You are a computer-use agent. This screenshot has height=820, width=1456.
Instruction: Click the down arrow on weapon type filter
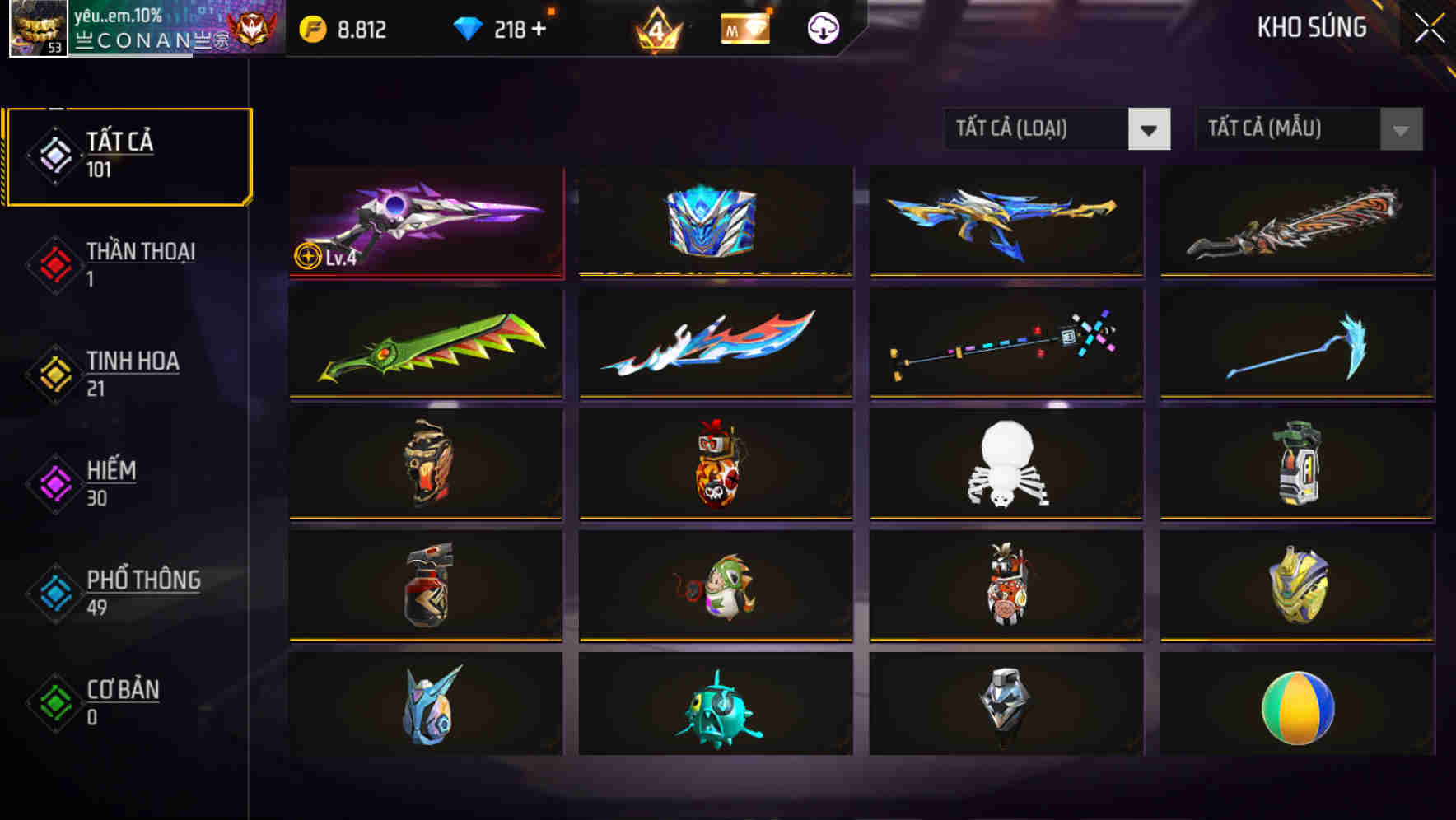(1150, 129)
